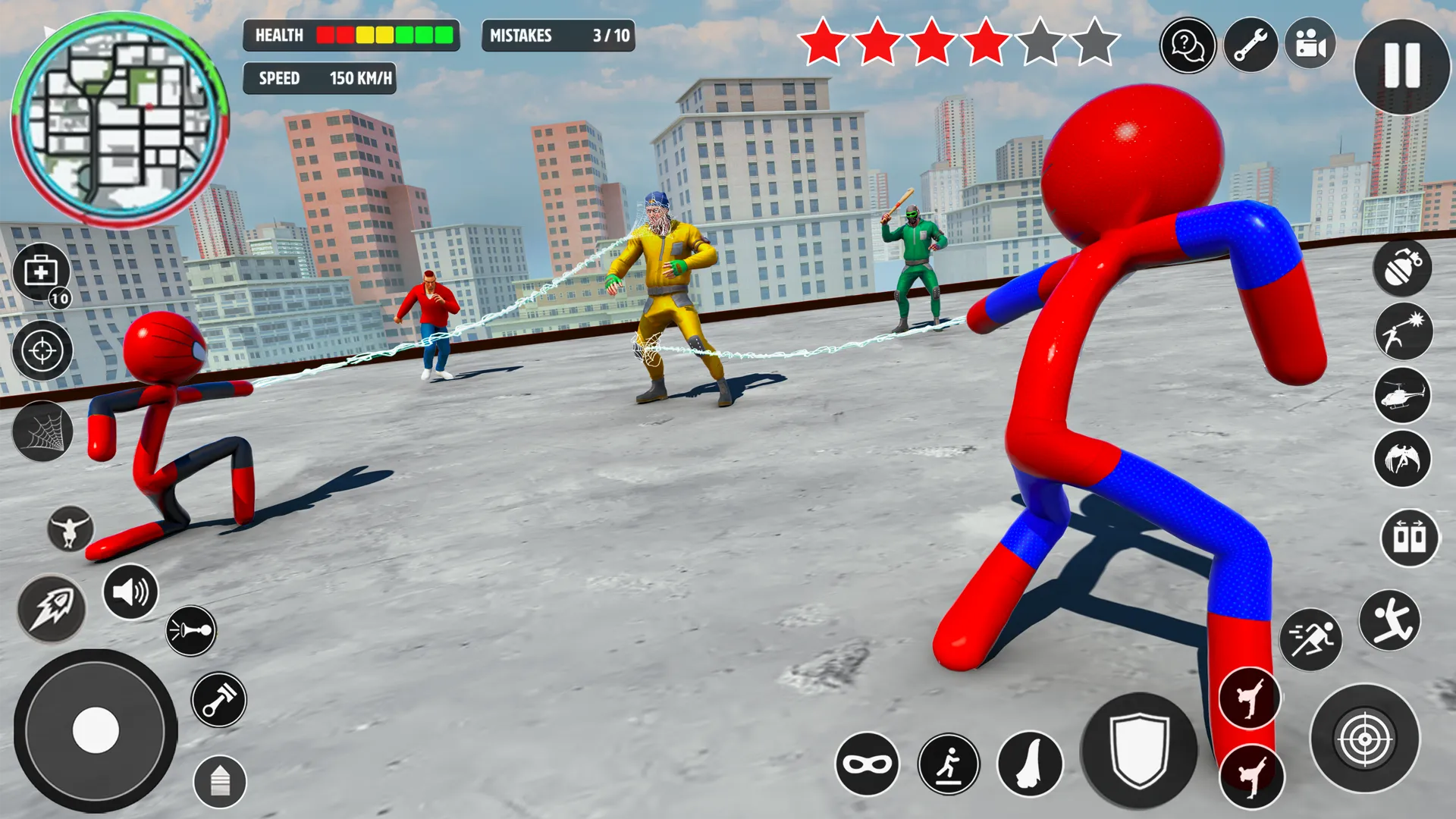Activate the rocket boost button
Image resolution: width=1456 pixels, height=819 pixels.
pyautogui.click(x=52, y=608)
